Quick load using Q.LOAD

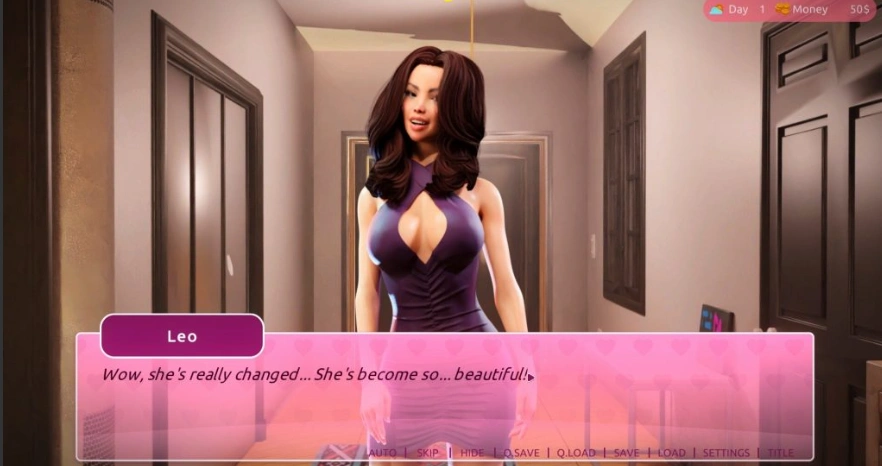coord(576,453)
